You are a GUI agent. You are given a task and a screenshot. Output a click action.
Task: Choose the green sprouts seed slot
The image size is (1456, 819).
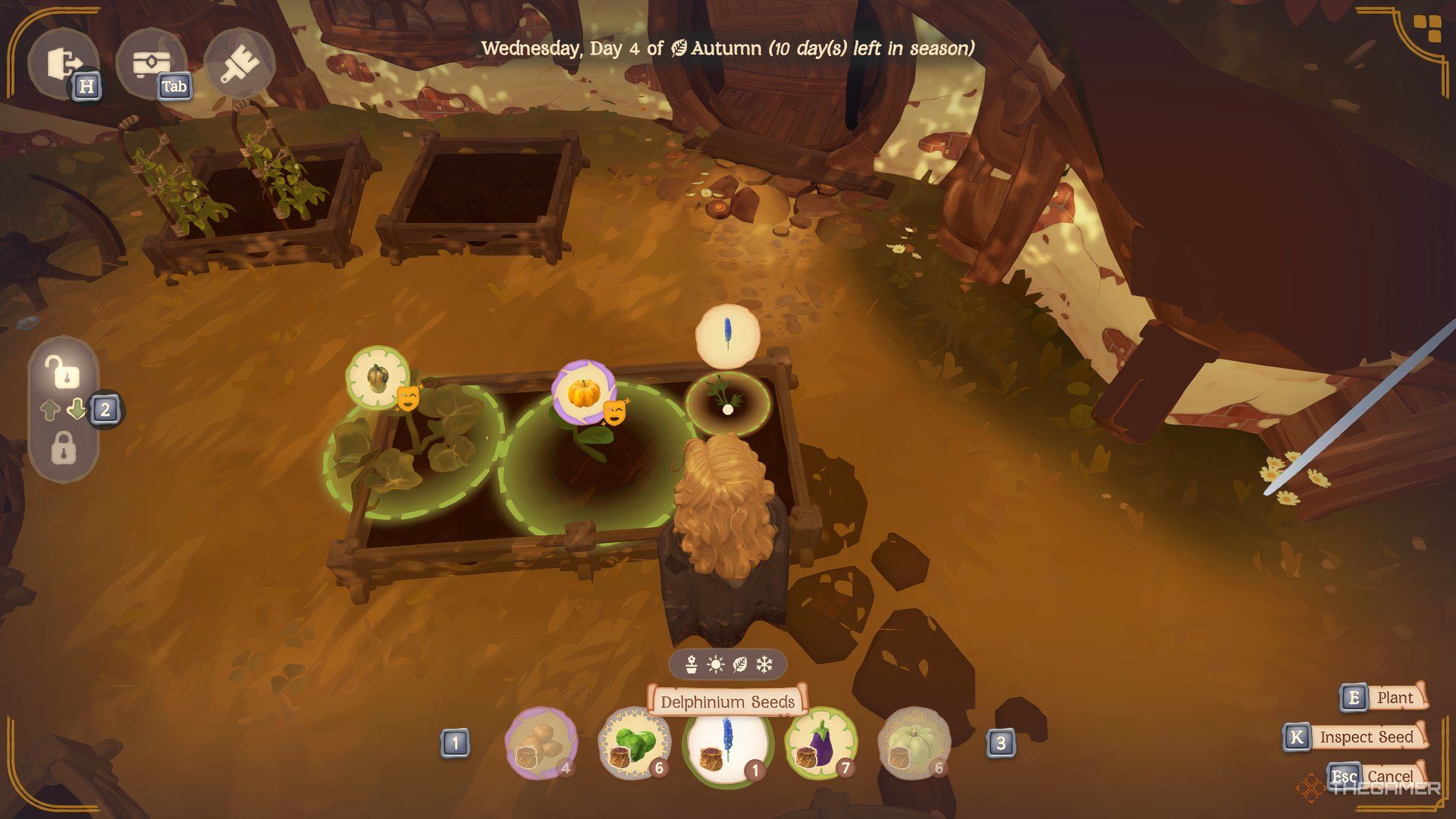tap(634, 743)
